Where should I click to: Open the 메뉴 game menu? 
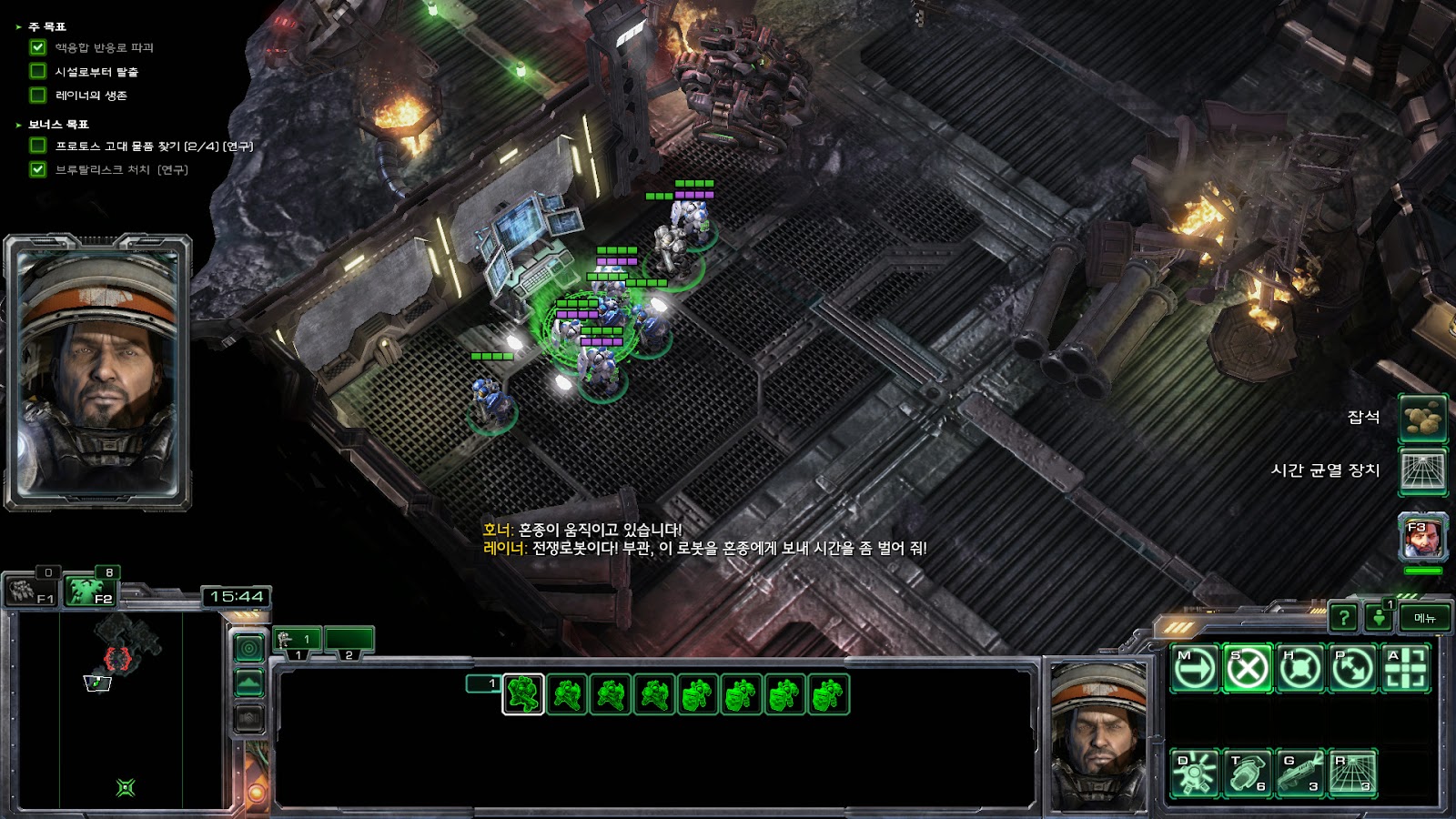click(1424, 618)
